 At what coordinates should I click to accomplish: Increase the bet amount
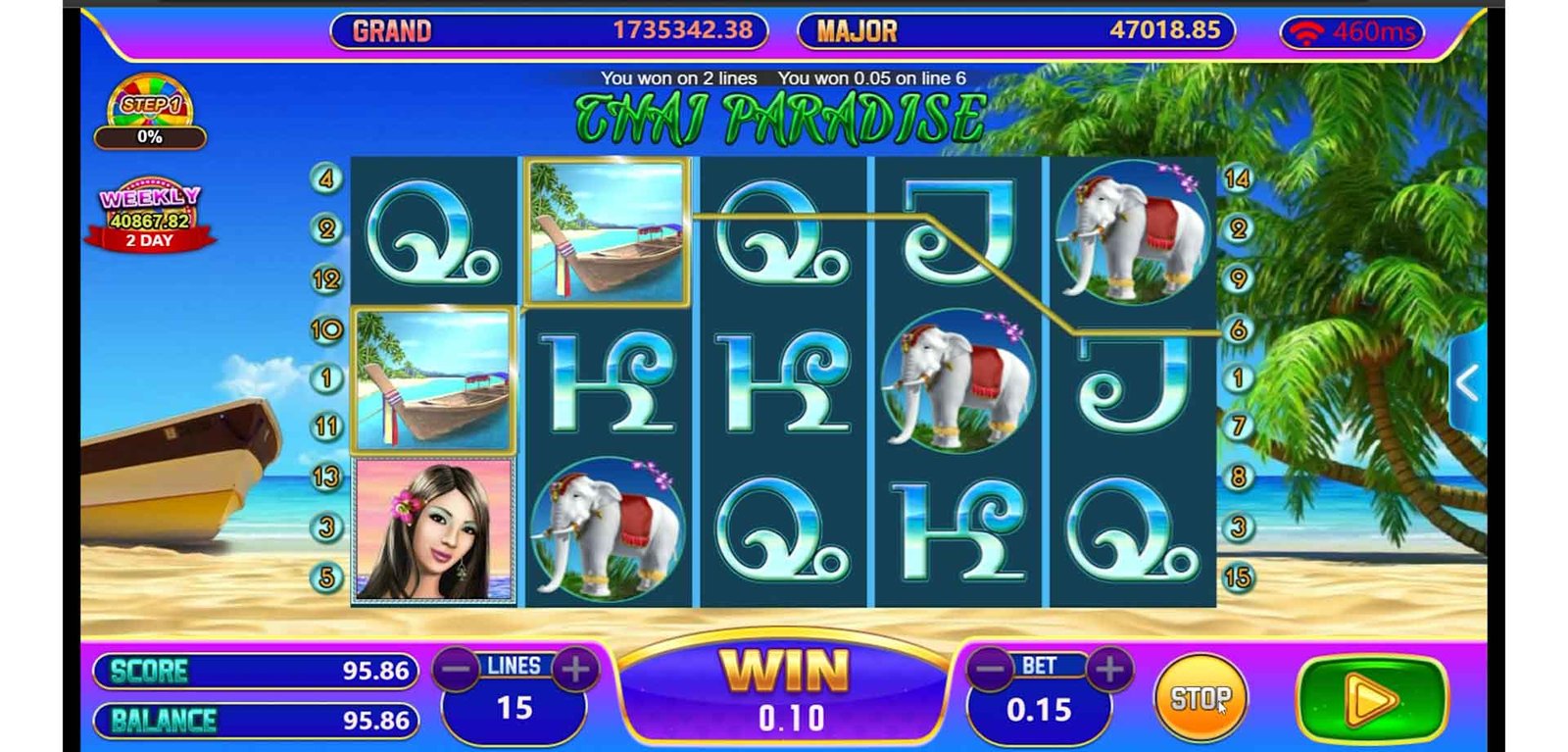1108,670
